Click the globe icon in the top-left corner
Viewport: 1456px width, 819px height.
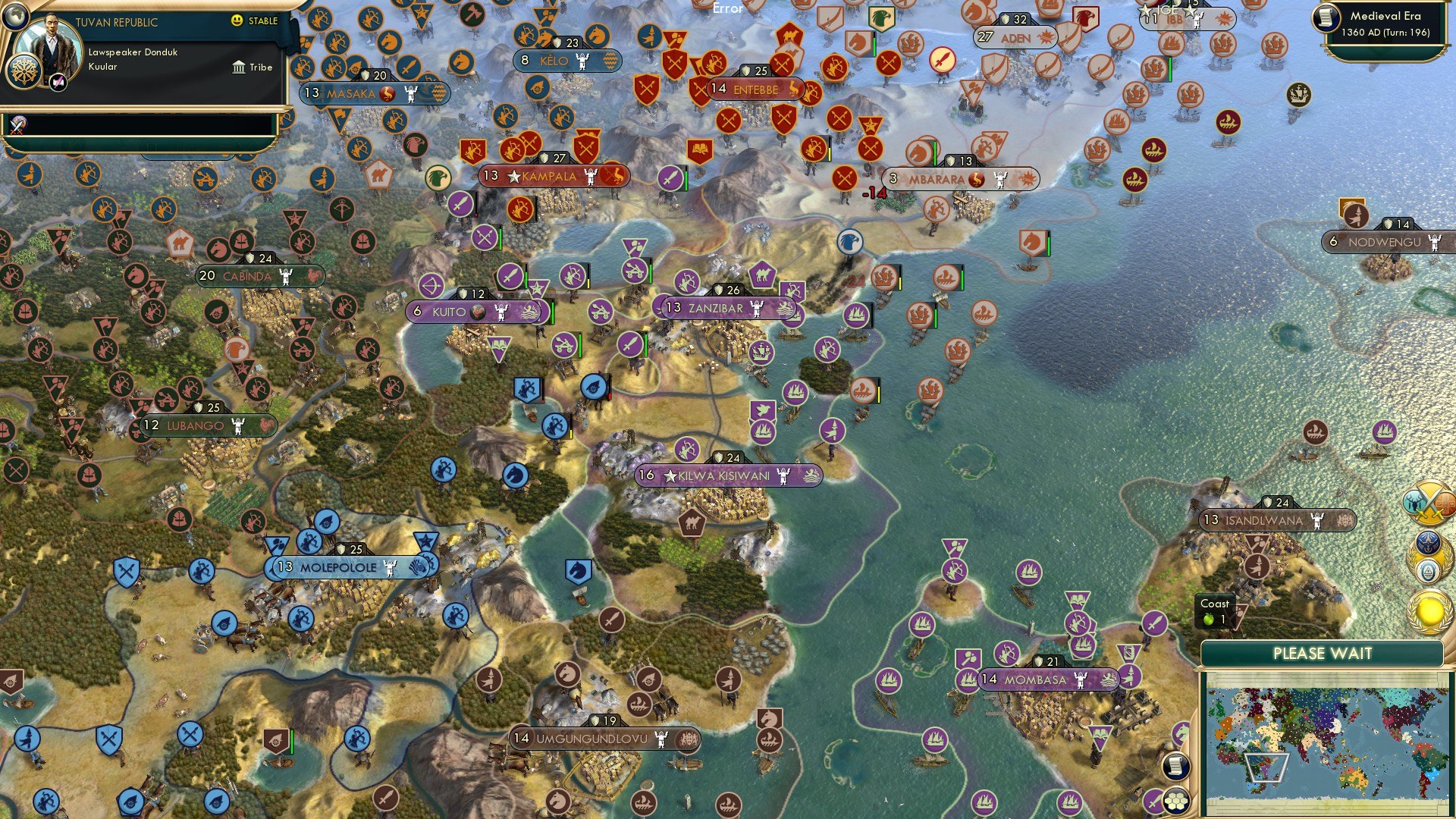(x=15, y=17)
